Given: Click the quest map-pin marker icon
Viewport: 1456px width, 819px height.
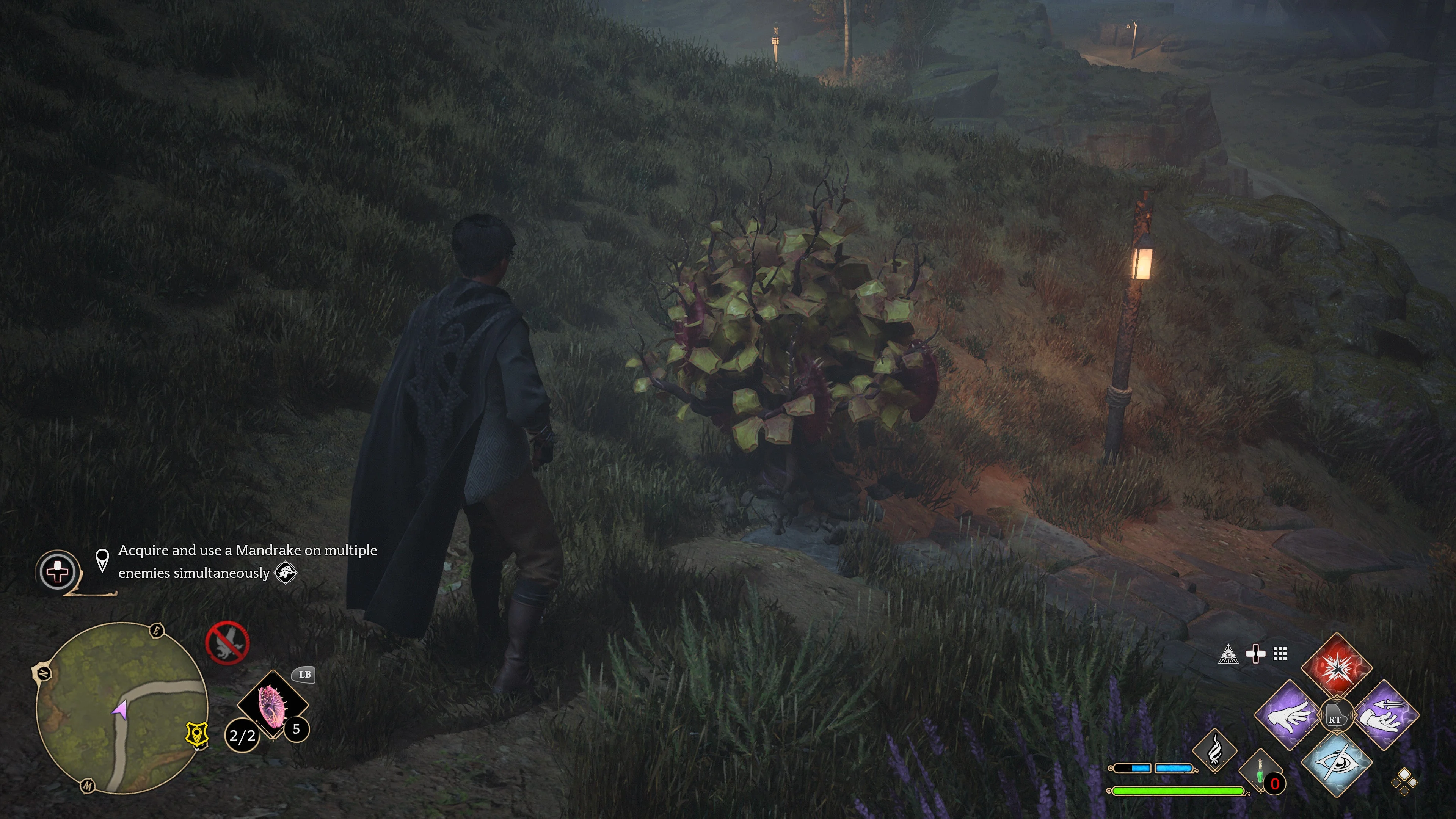Looking at the screenshot, I should tap(102, 560).
